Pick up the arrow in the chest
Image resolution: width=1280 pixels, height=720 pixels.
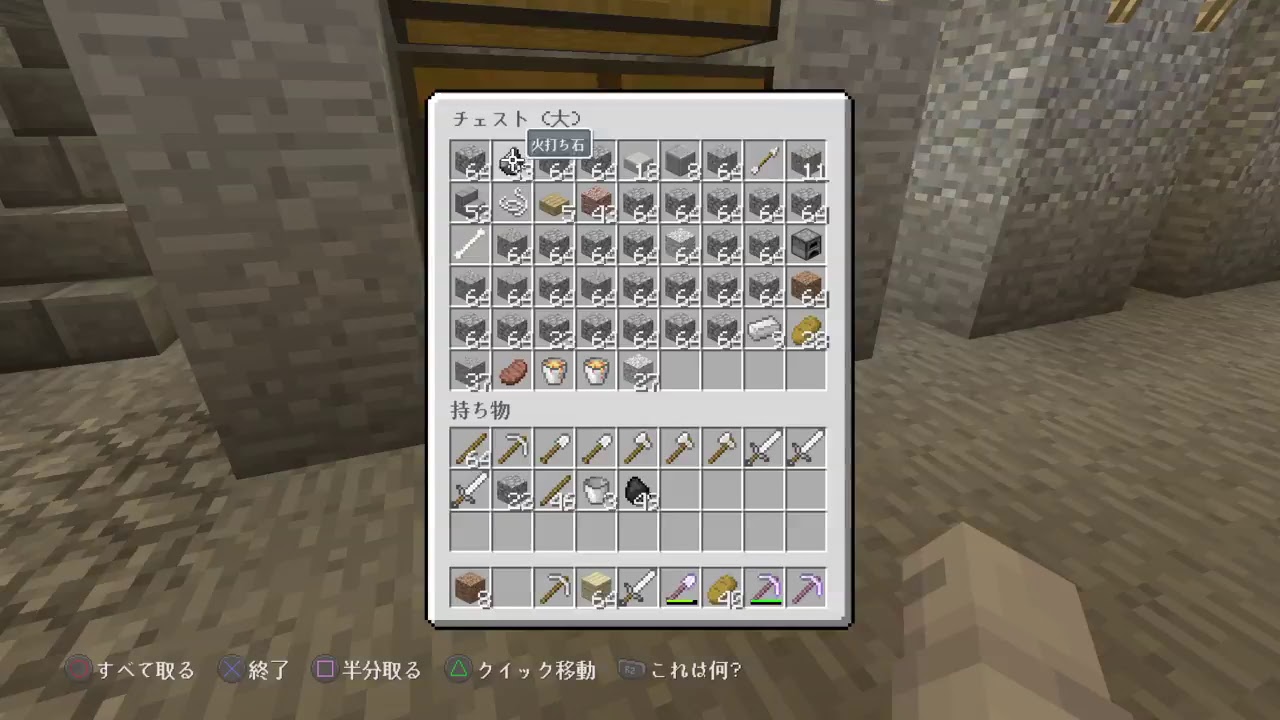coord(764,160)
